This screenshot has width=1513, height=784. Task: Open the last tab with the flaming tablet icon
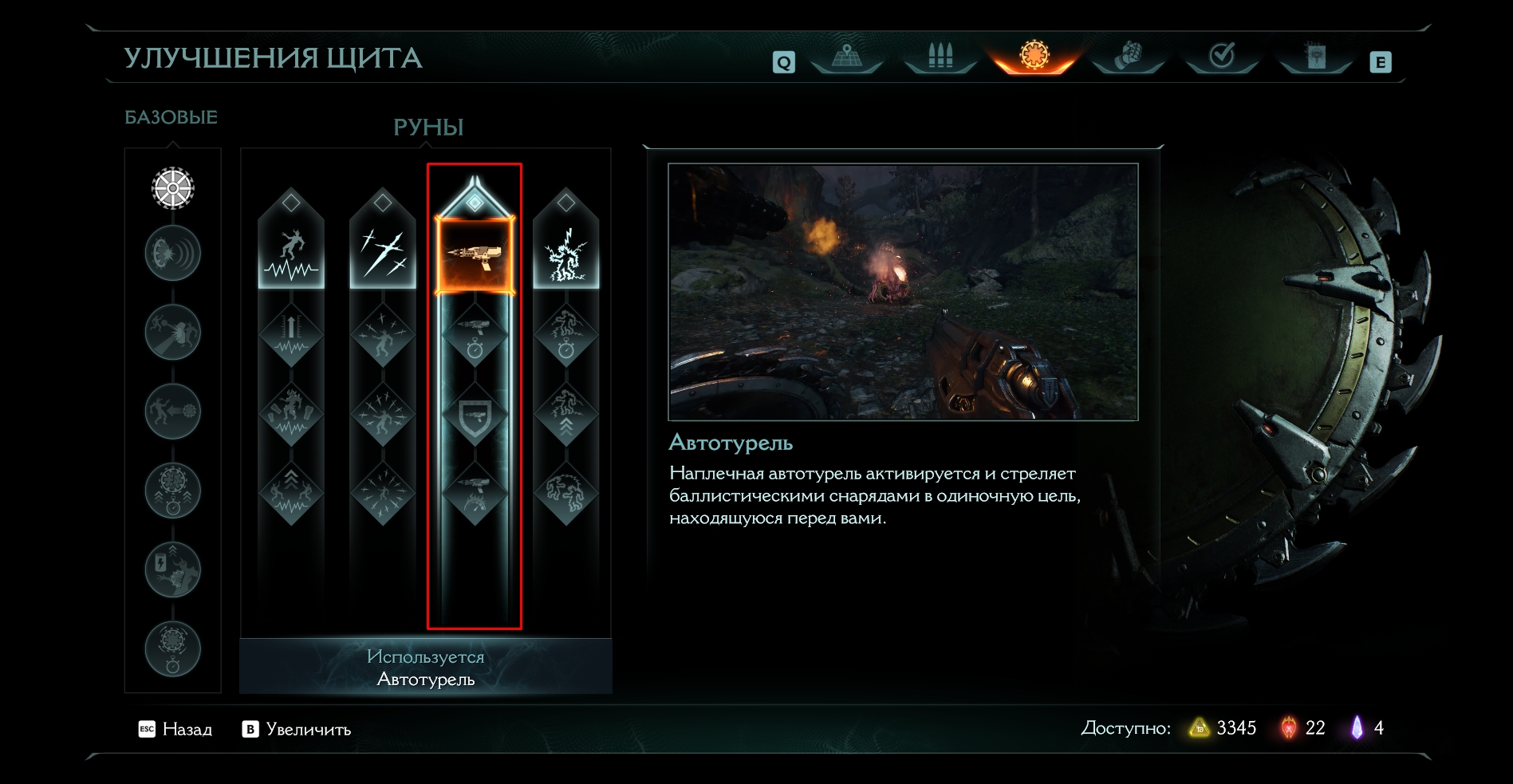(x=1316, y=57)
